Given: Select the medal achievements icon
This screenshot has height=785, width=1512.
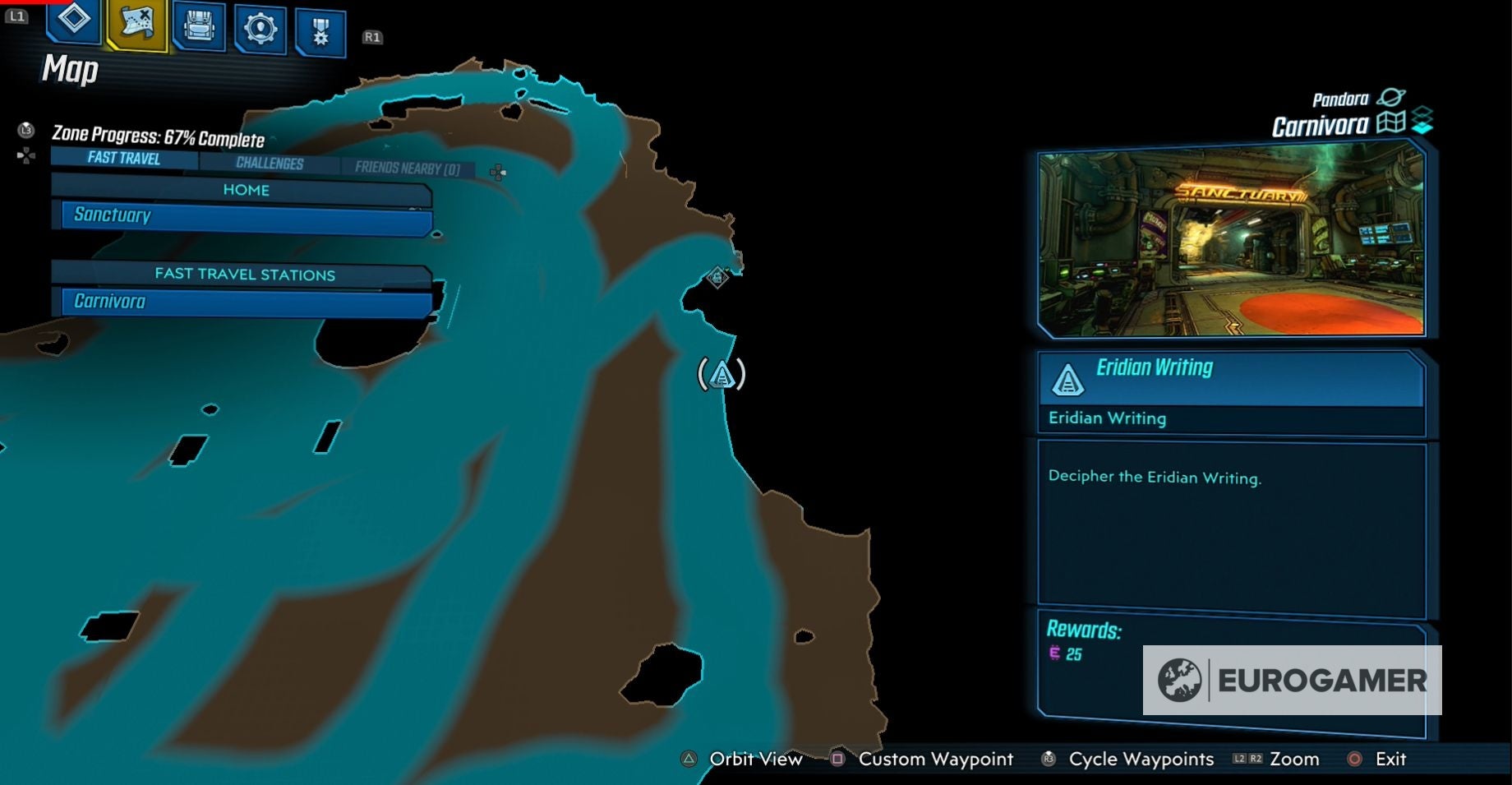Looking at the screenshot, I should click(x=321, y=26).
